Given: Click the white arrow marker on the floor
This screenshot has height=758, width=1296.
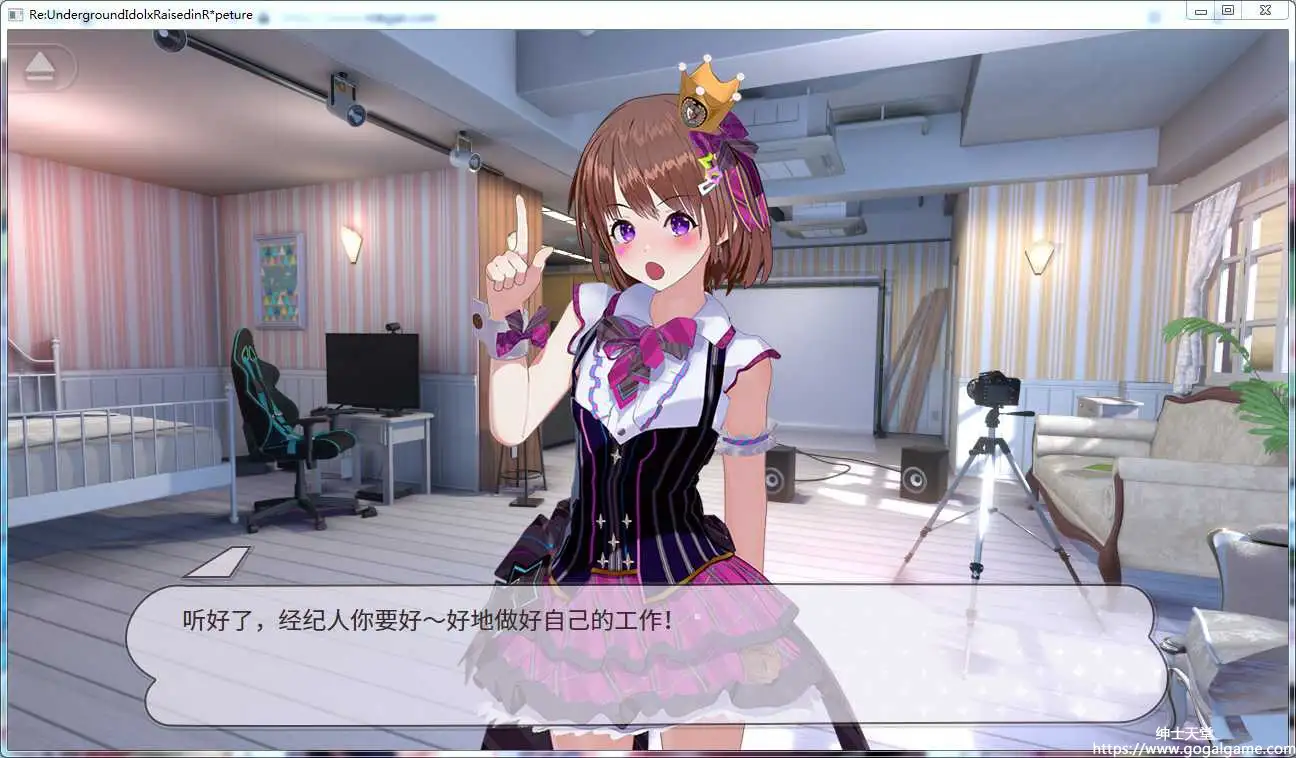Looking at the screenshot, I should point(214,563).
